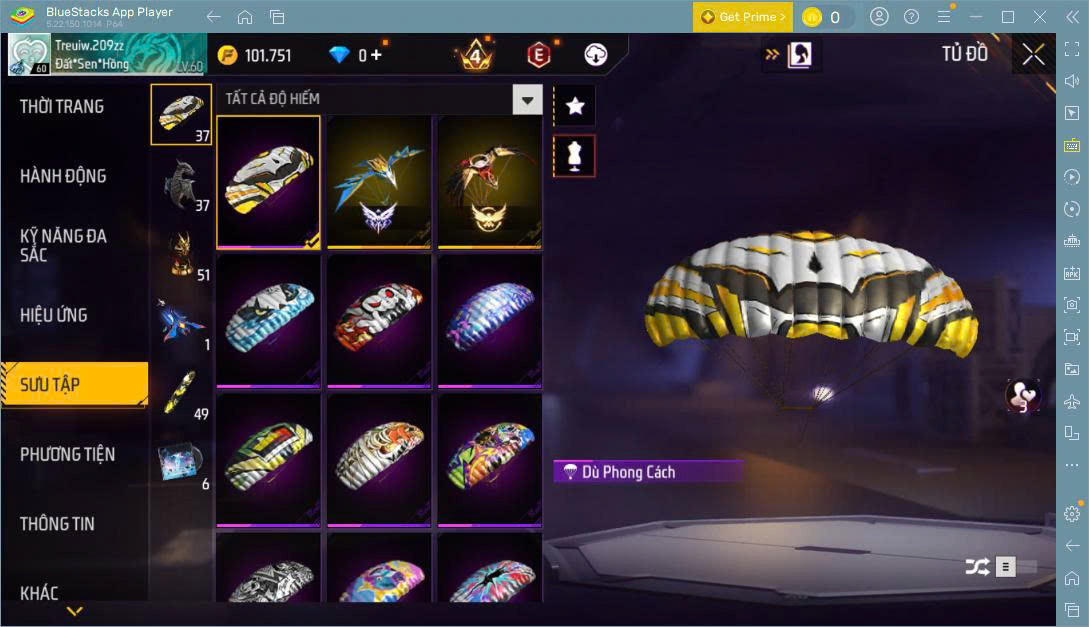Click the mannequin outfit preview button
The height and width of the screenshot is (627, 1089).
(574, 156)
